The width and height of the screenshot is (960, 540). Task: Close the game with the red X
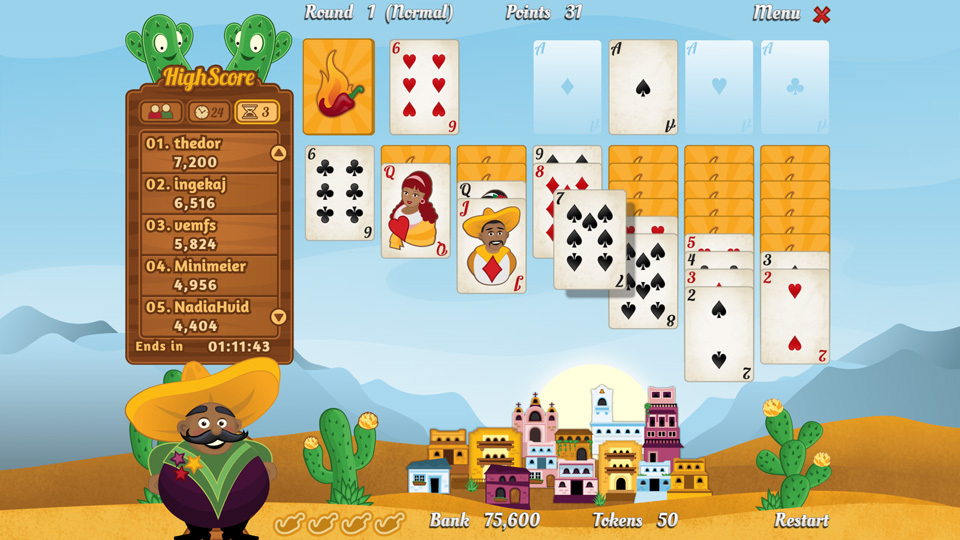coord(822,14)
